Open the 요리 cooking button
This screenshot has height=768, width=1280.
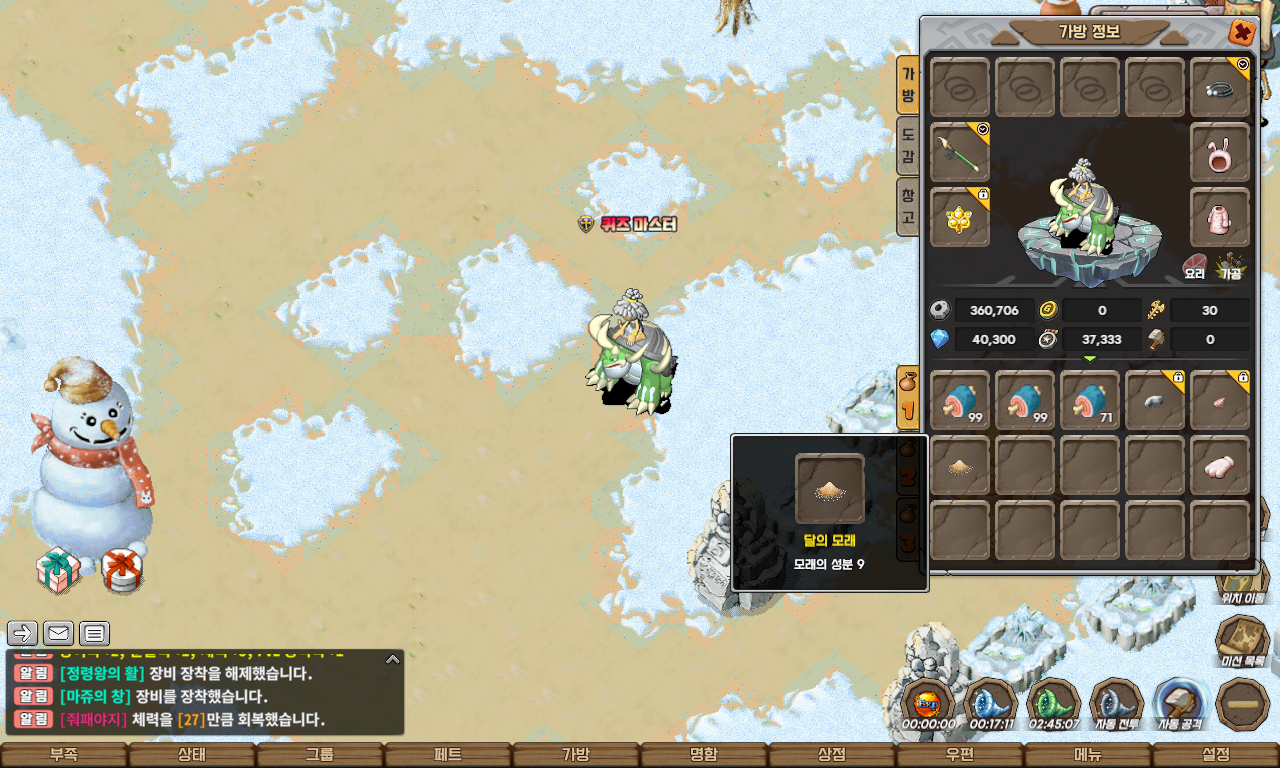click(1195, 267)
